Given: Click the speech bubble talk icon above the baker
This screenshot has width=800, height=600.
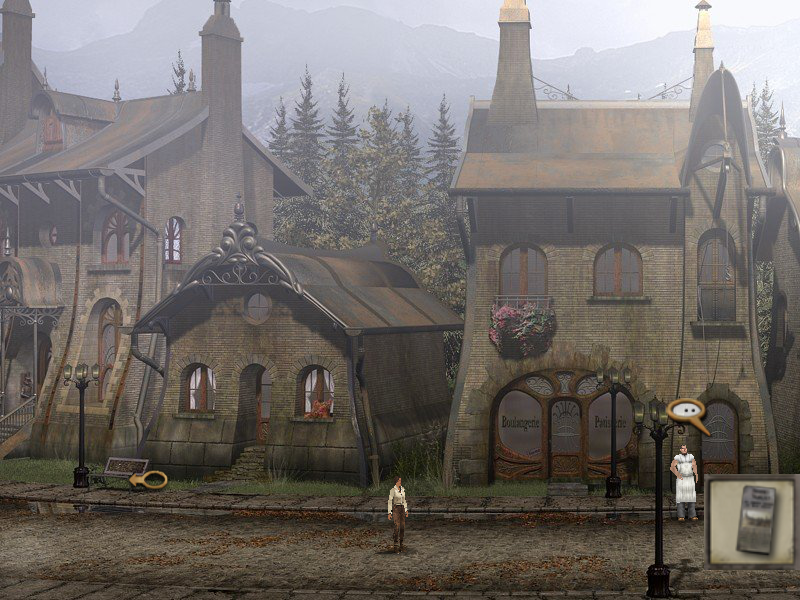Looking at the screenshot, I should [686, 411].
